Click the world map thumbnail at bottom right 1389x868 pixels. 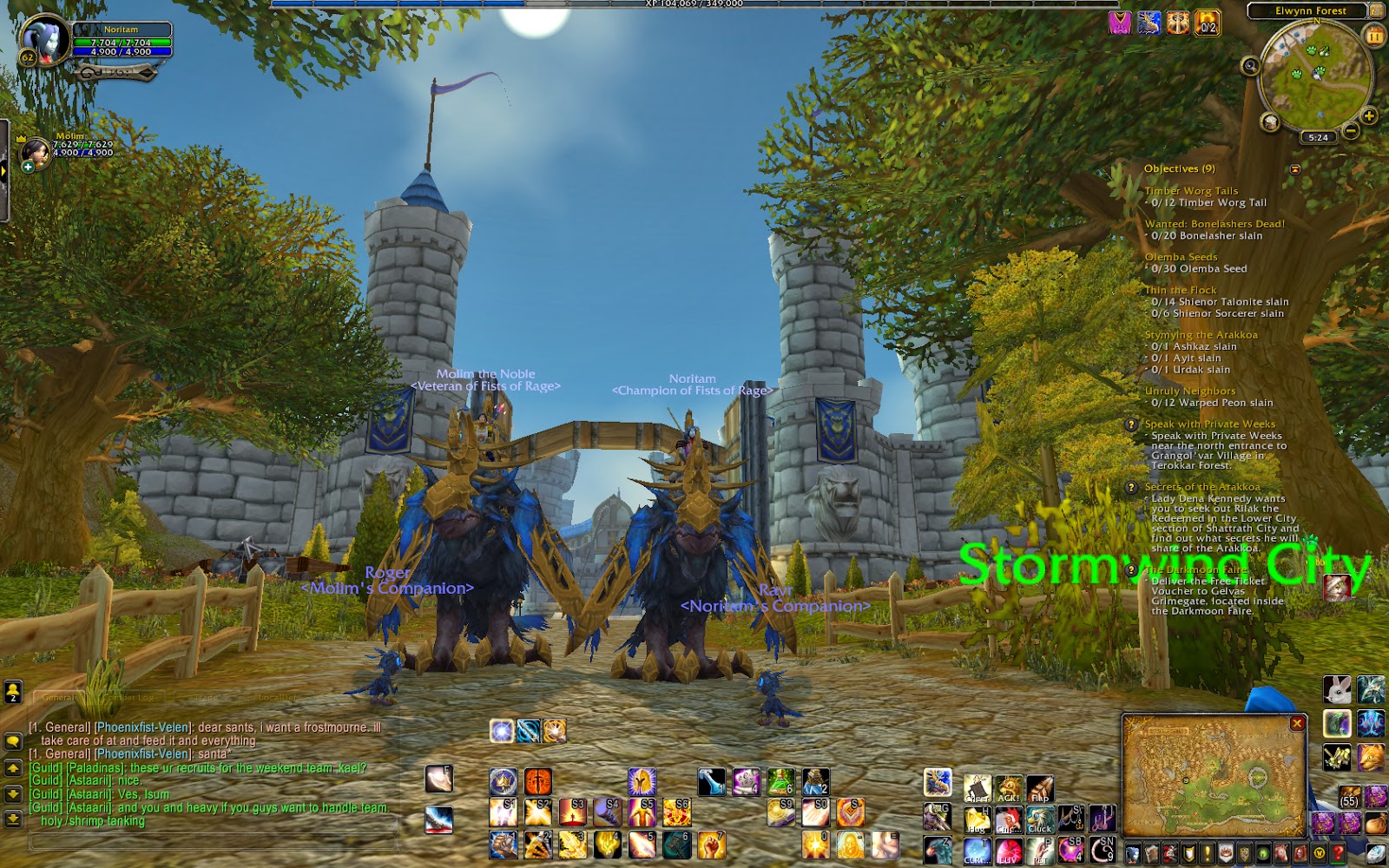1211,773
